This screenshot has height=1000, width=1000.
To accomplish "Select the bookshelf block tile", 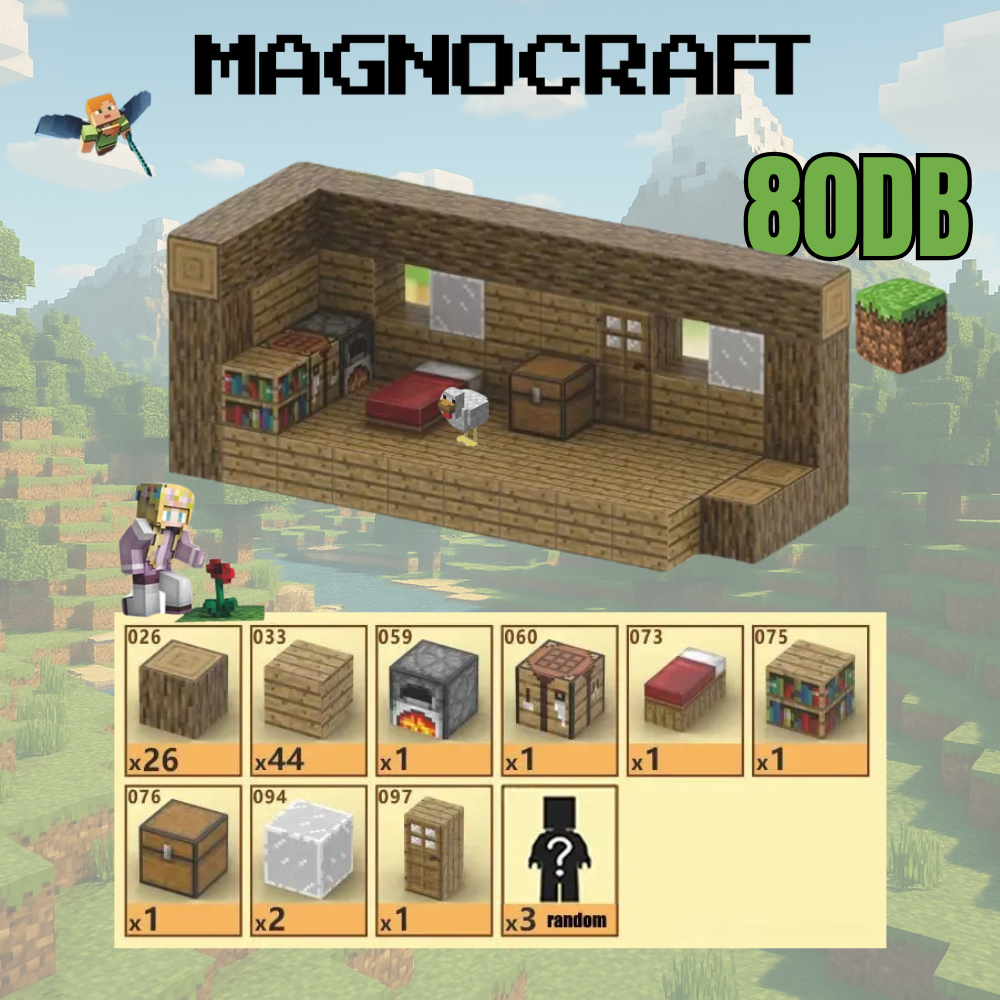I will pyautogui.click(x=809, y=700).
